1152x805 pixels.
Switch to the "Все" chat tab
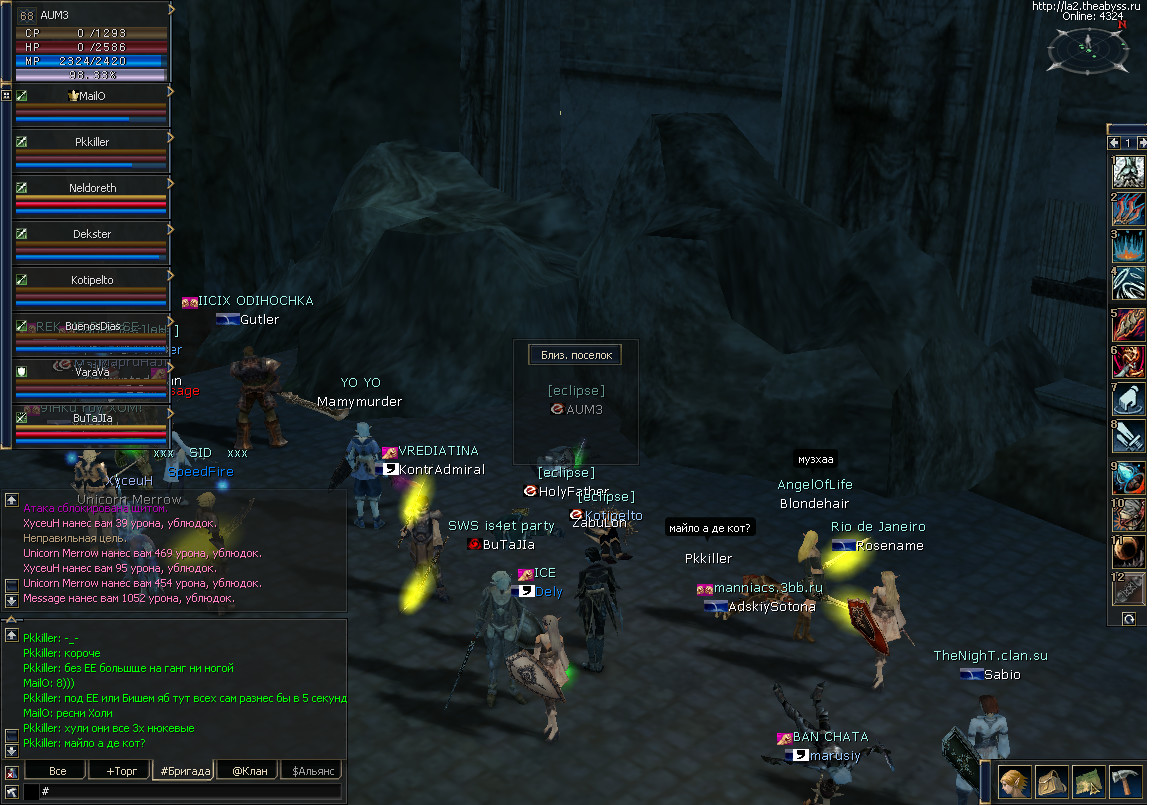pos(58,771)
